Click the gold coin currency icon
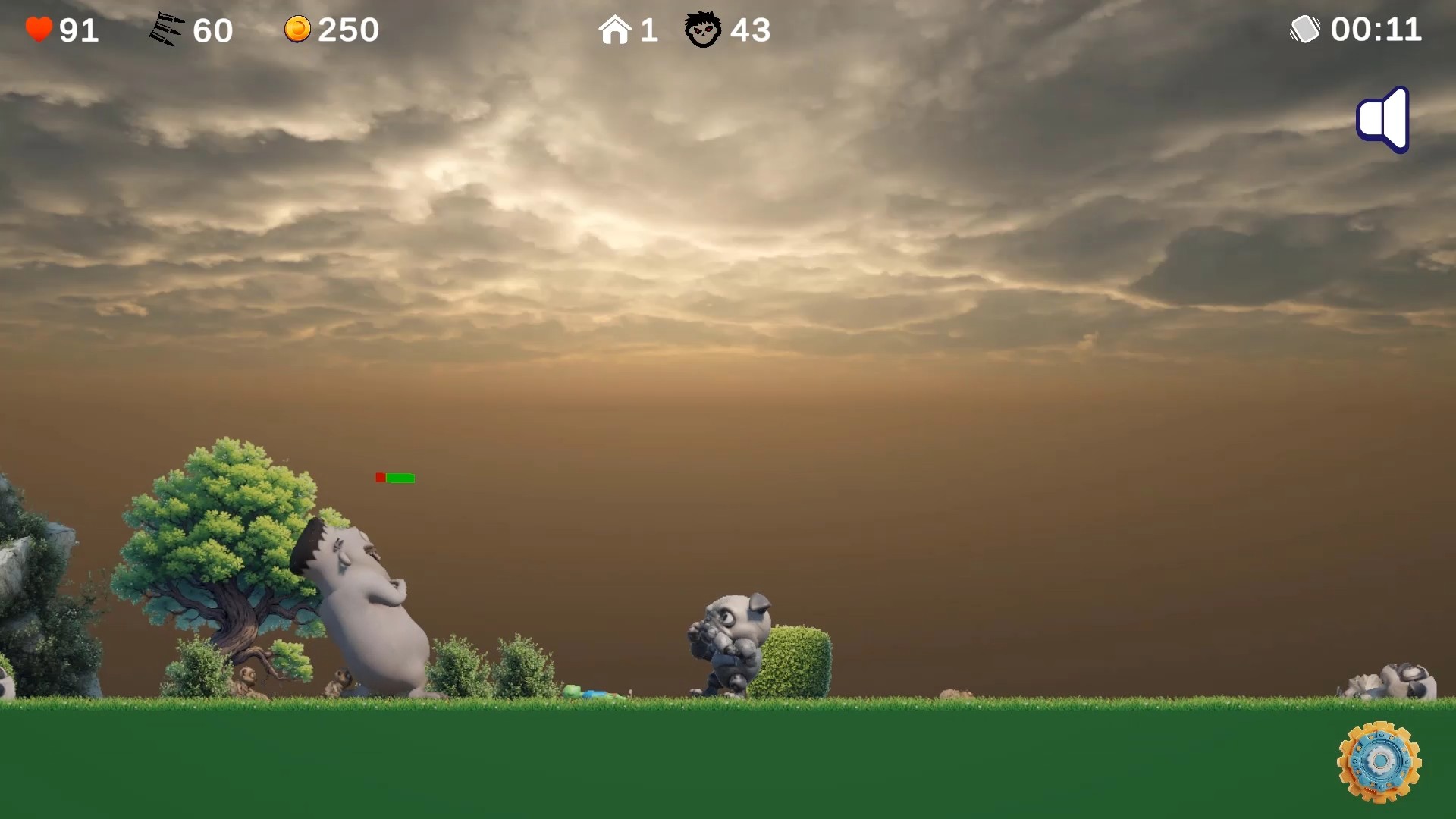This screenshot has height=819, width=1456. pos(297,29)
